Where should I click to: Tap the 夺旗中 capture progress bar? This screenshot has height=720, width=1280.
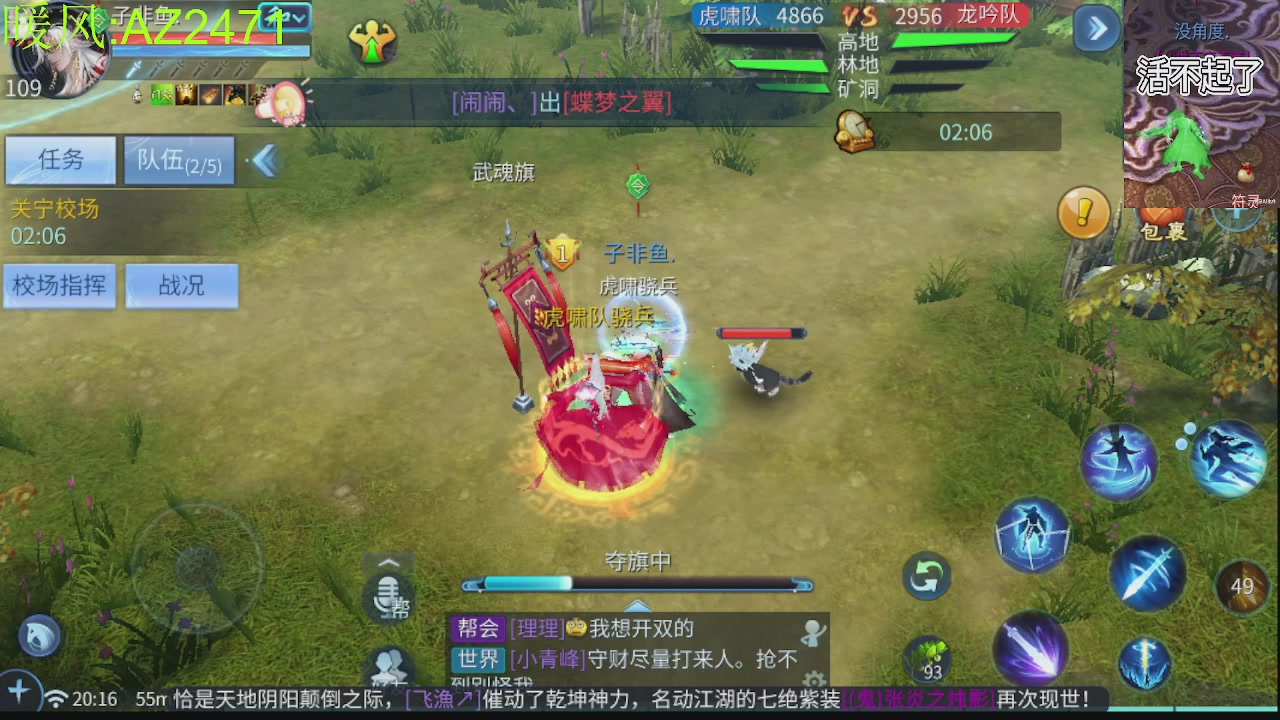pos(638,584)
